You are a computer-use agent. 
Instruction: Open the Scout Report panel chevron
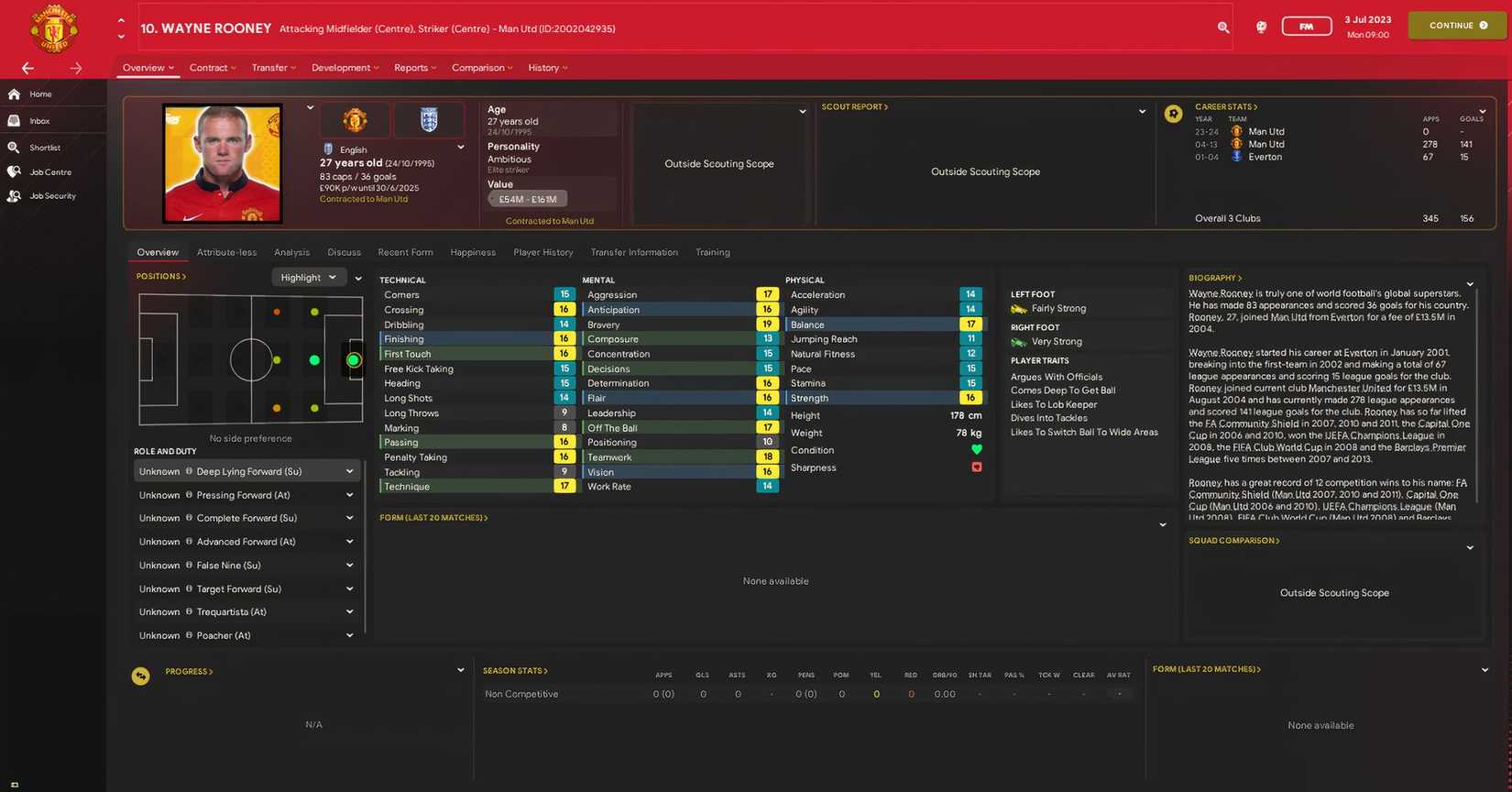point(1142,110)
